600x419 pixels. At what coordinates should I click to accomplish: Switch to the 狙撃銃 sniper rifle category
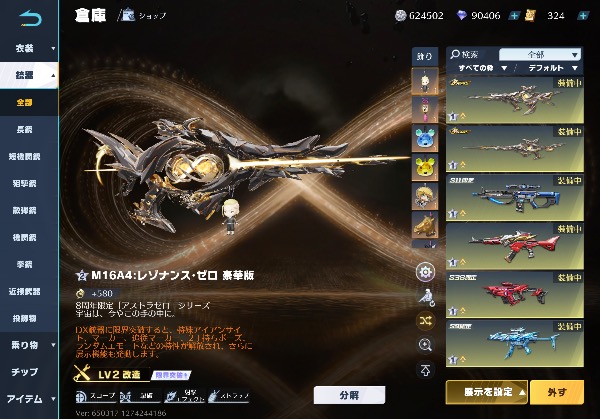27,183
